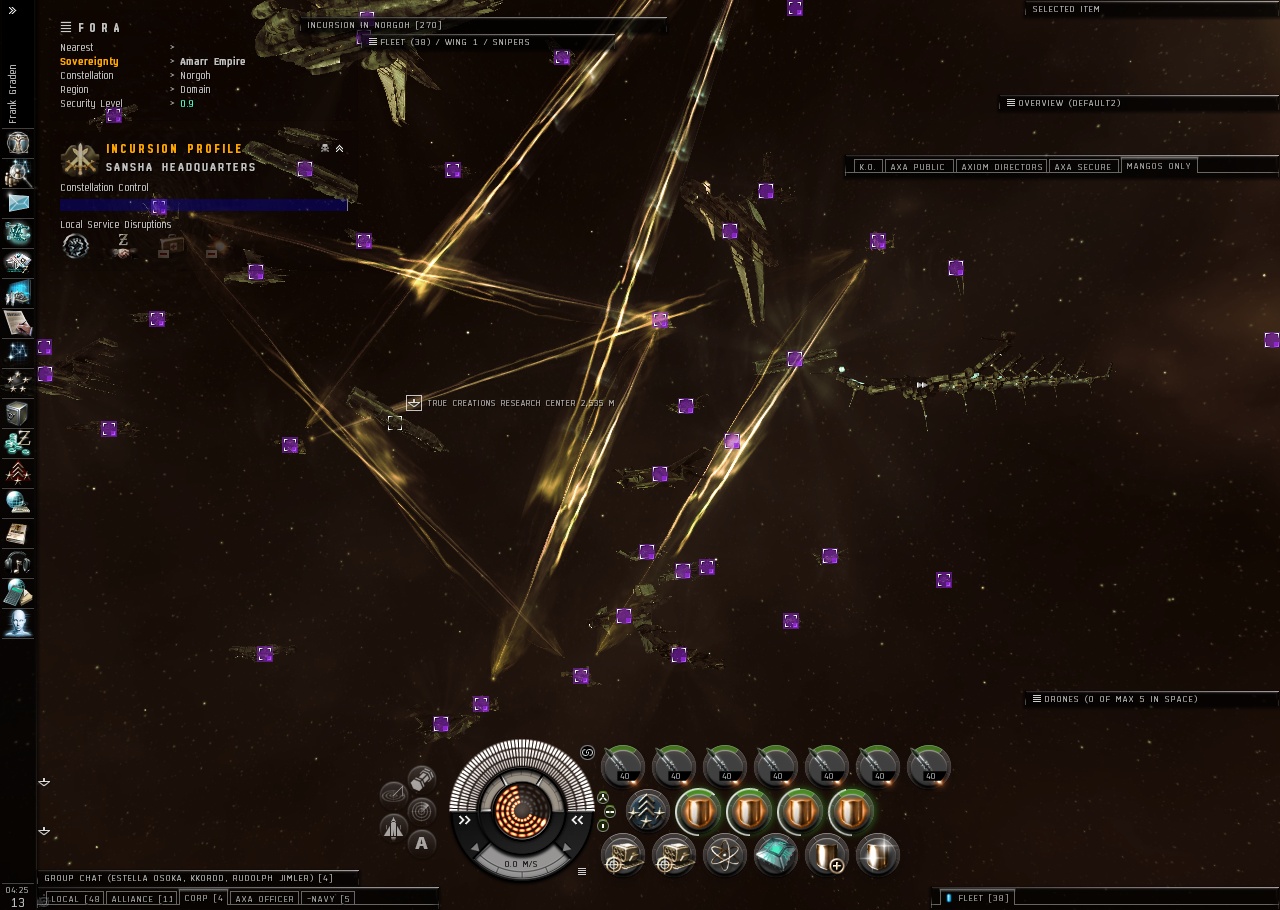Select the AXA Officer chat tab

(x=265, y=898)
